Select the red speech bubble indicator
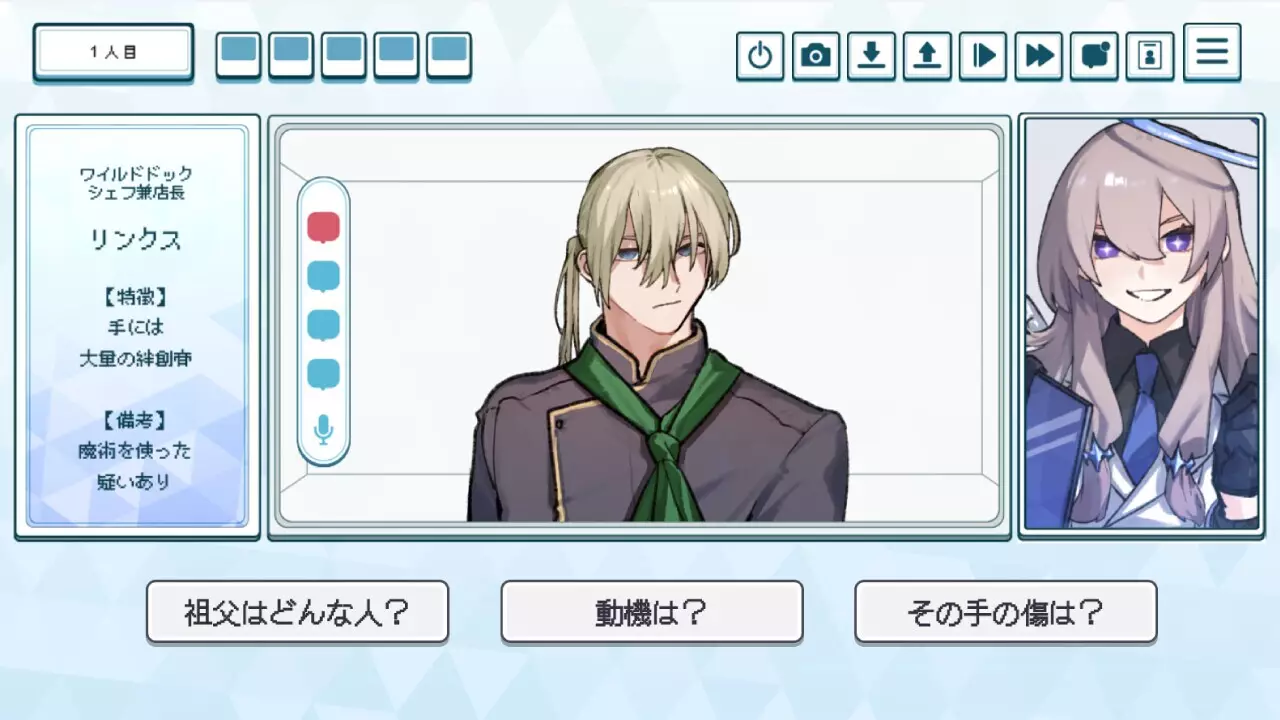This screenshot has width=1280, height=720. pyautogui.click(x=322, y=225)
